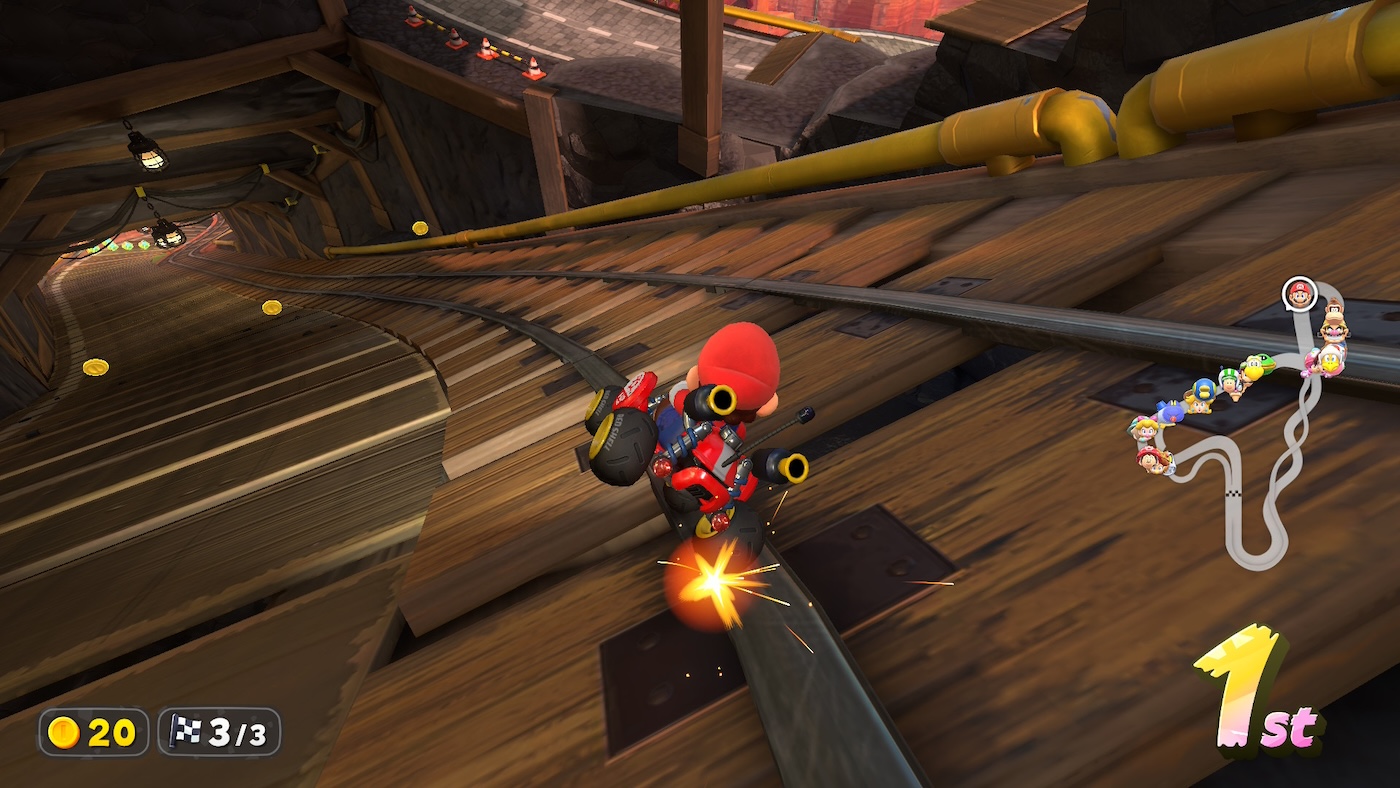The image size is (1400, 788).
Task: Click Mario's circled marker on the minimap
Action: click(x=1298, y=293)
